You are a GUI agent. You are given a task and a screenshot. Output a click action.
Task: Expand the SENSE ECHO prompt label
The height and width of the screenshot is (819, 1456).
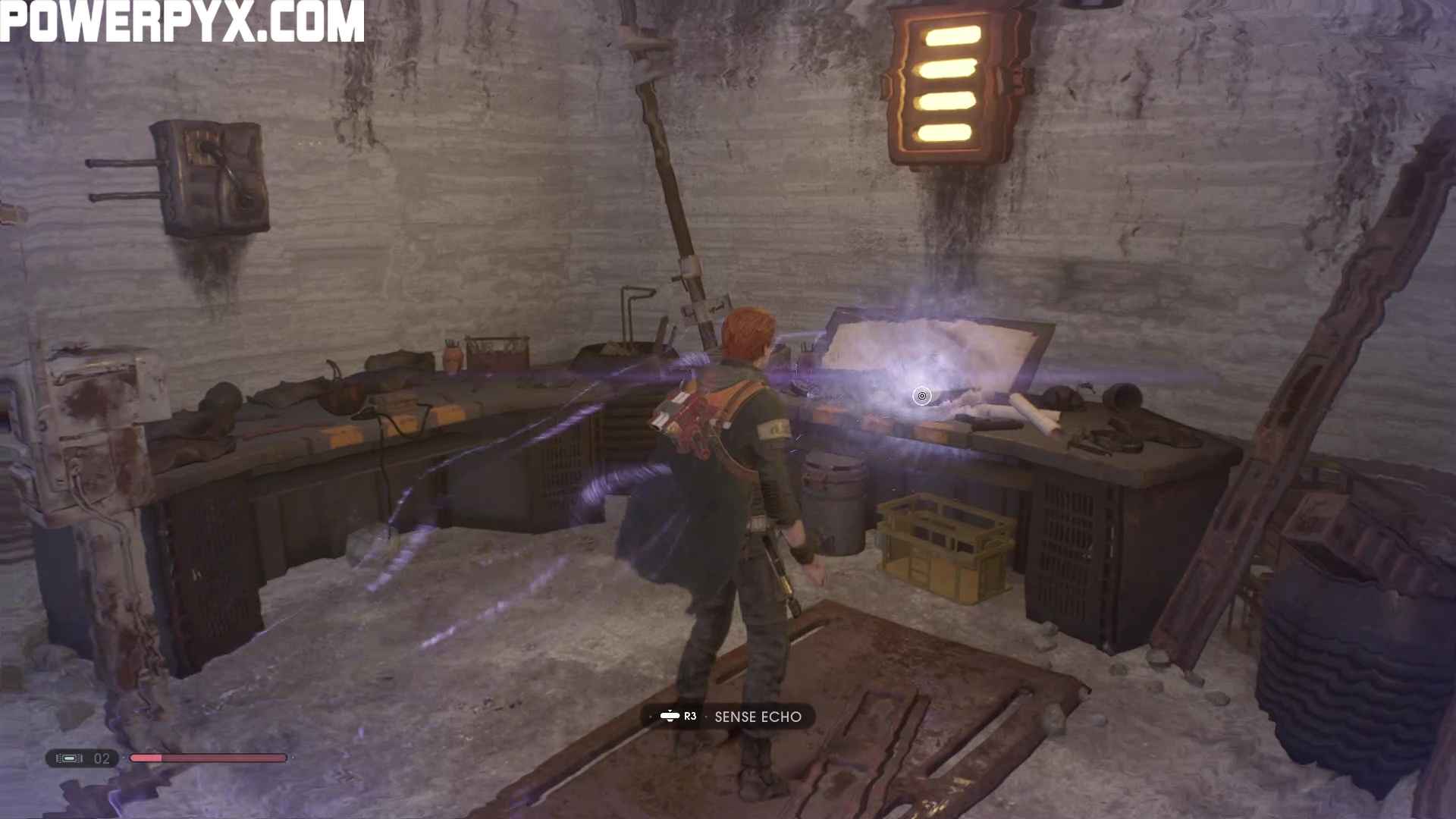(758, 716)
